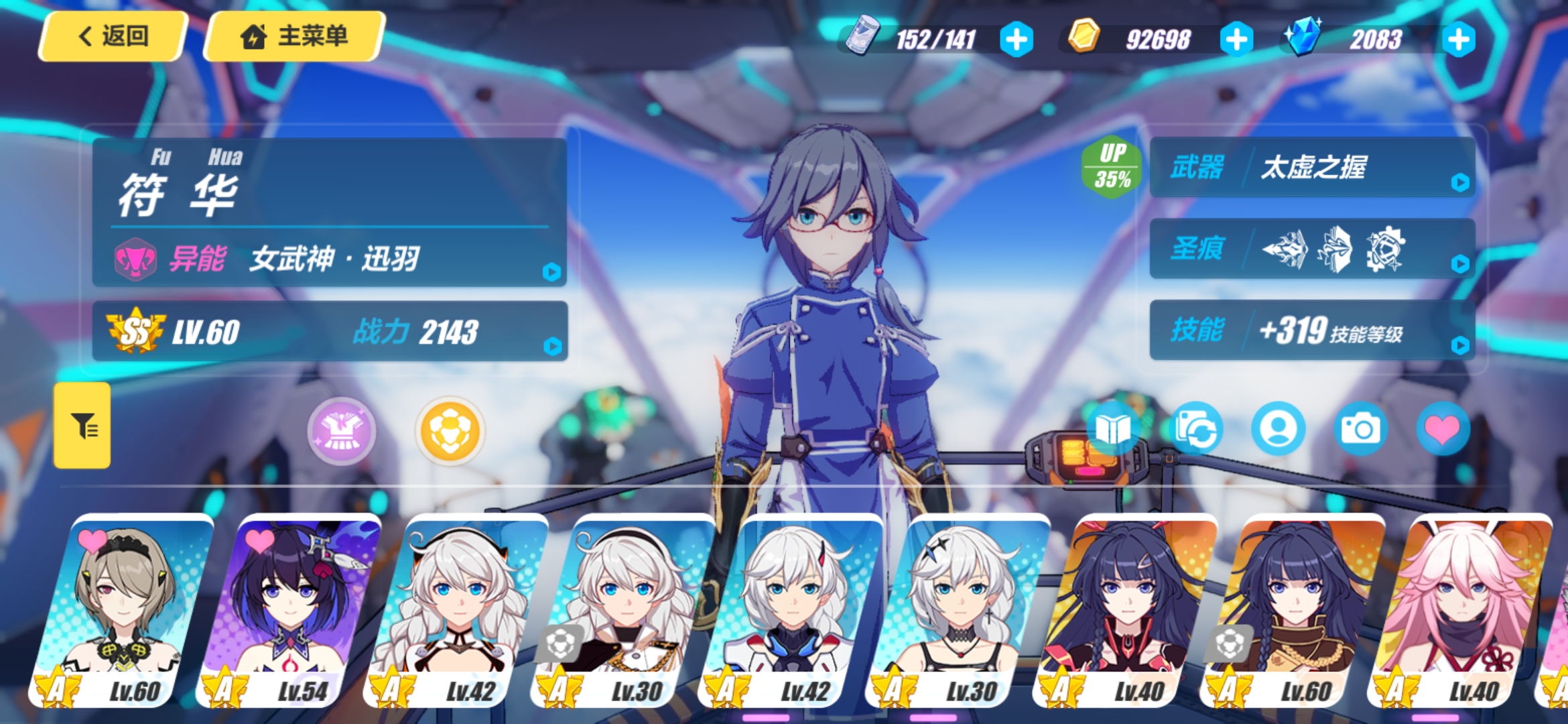Click the pink heart favorite icon
The width and height of the screenshot is (1568, 724).
click(x=1443, y=429)
